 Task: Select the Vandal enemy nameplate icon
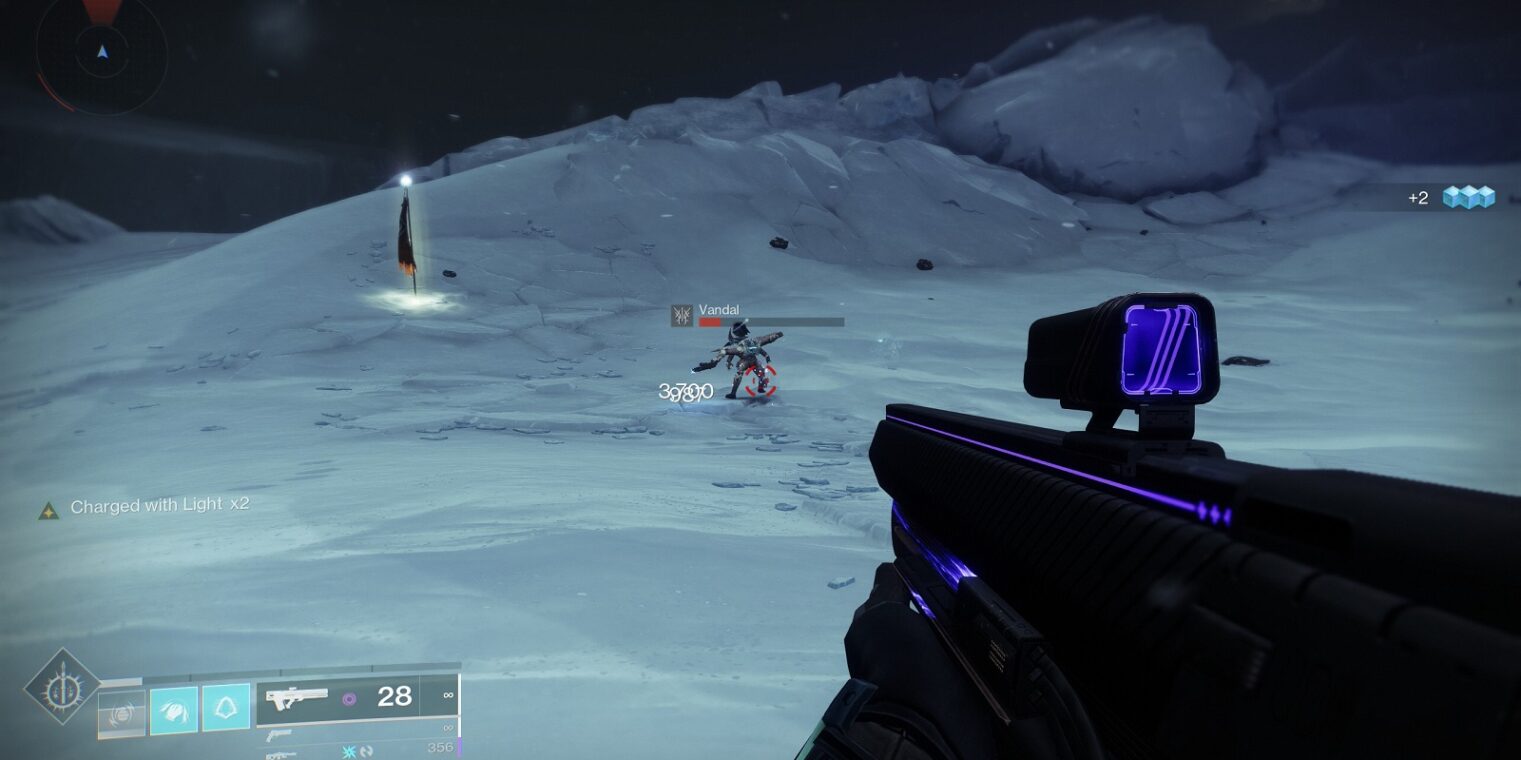coord(682,316)
